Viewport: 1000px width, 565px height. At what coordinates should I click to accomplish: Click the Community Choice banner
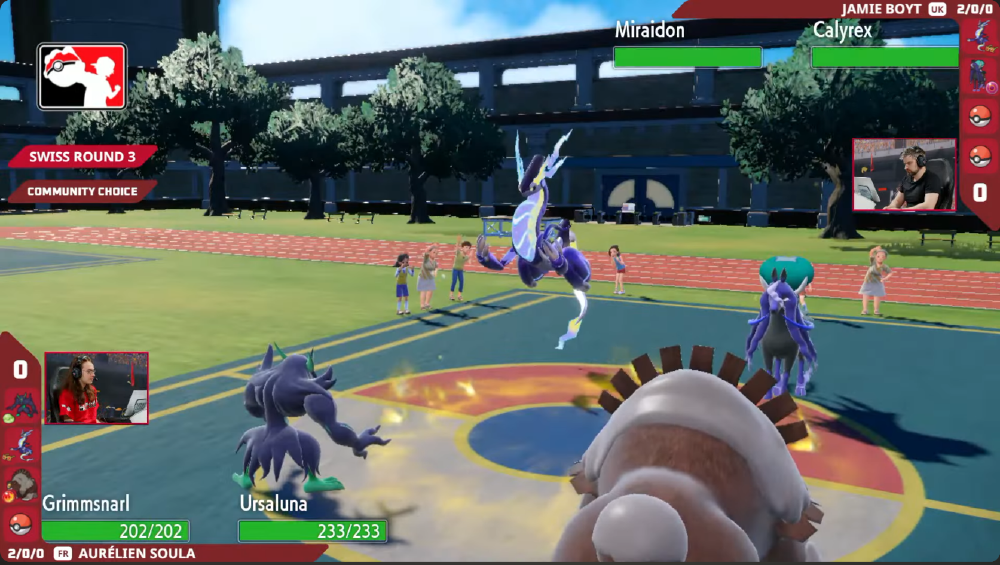click(x=82, y=191)
